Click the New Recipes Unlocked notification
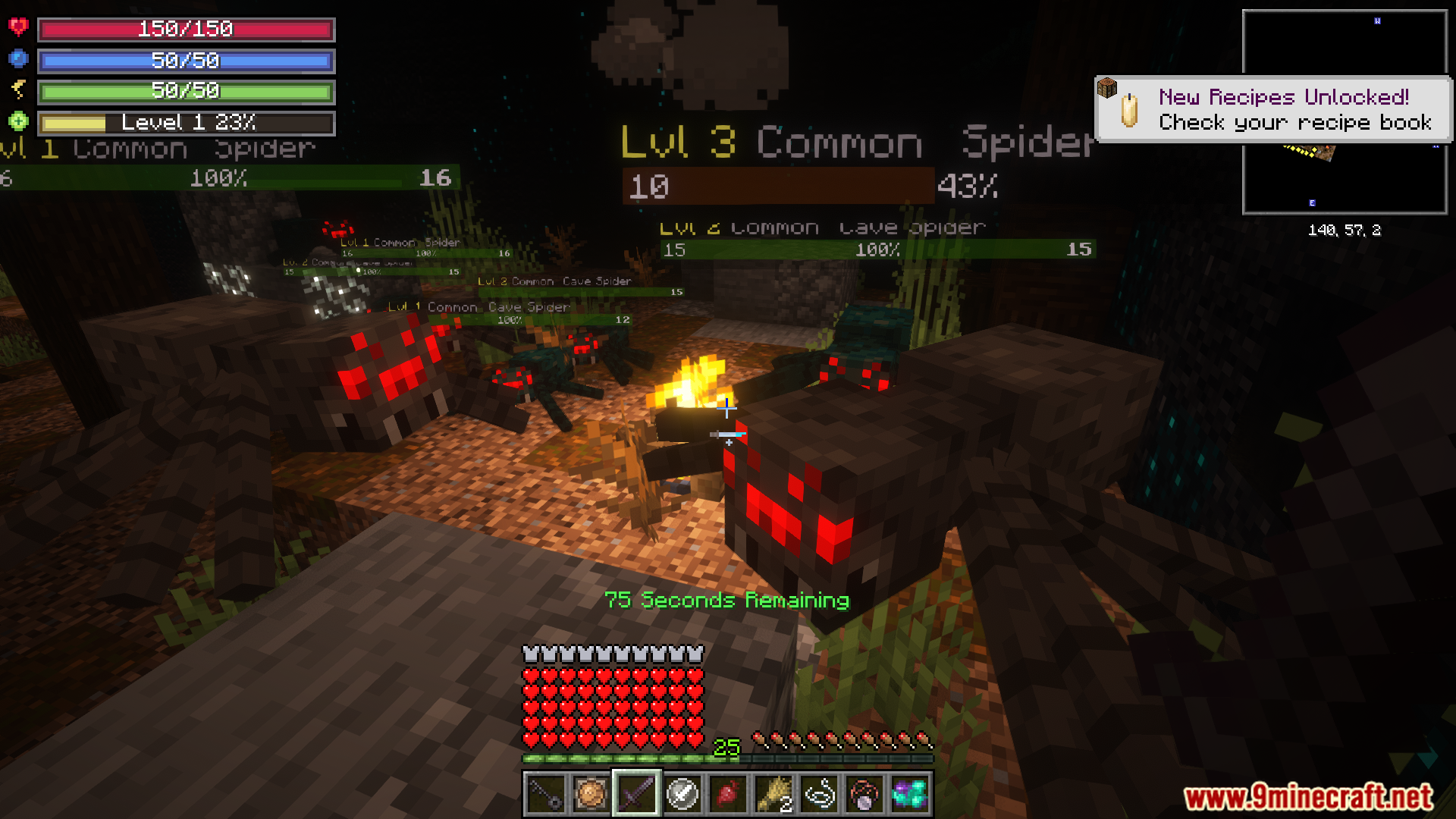 click(x=1274, y=110)
